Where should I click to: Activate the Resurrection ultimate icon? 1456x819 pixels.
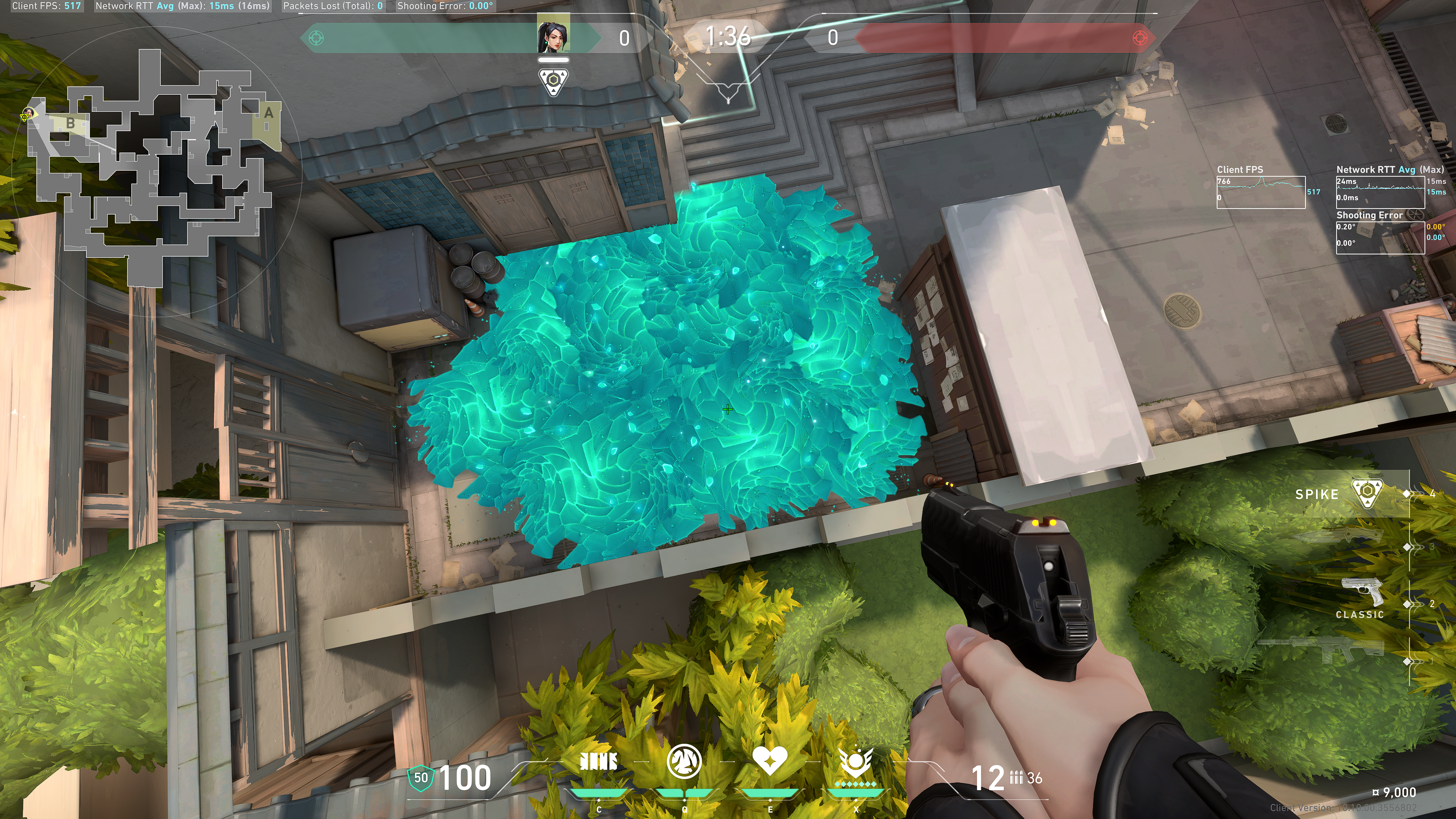coord(856,761)
